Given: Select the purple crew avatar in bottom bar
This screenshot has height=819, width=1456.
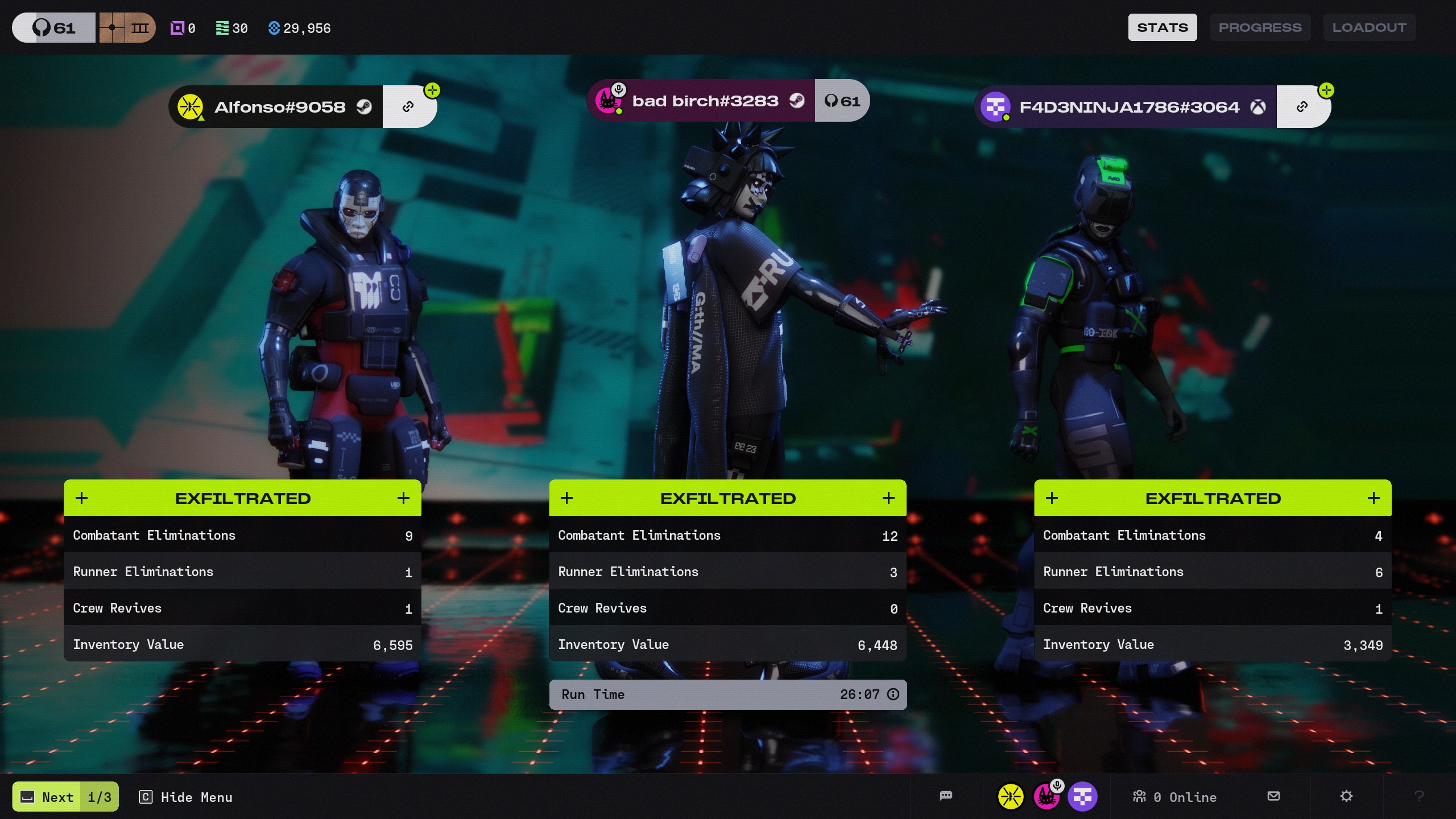Looking at the screenshot, I should 1082,796.
